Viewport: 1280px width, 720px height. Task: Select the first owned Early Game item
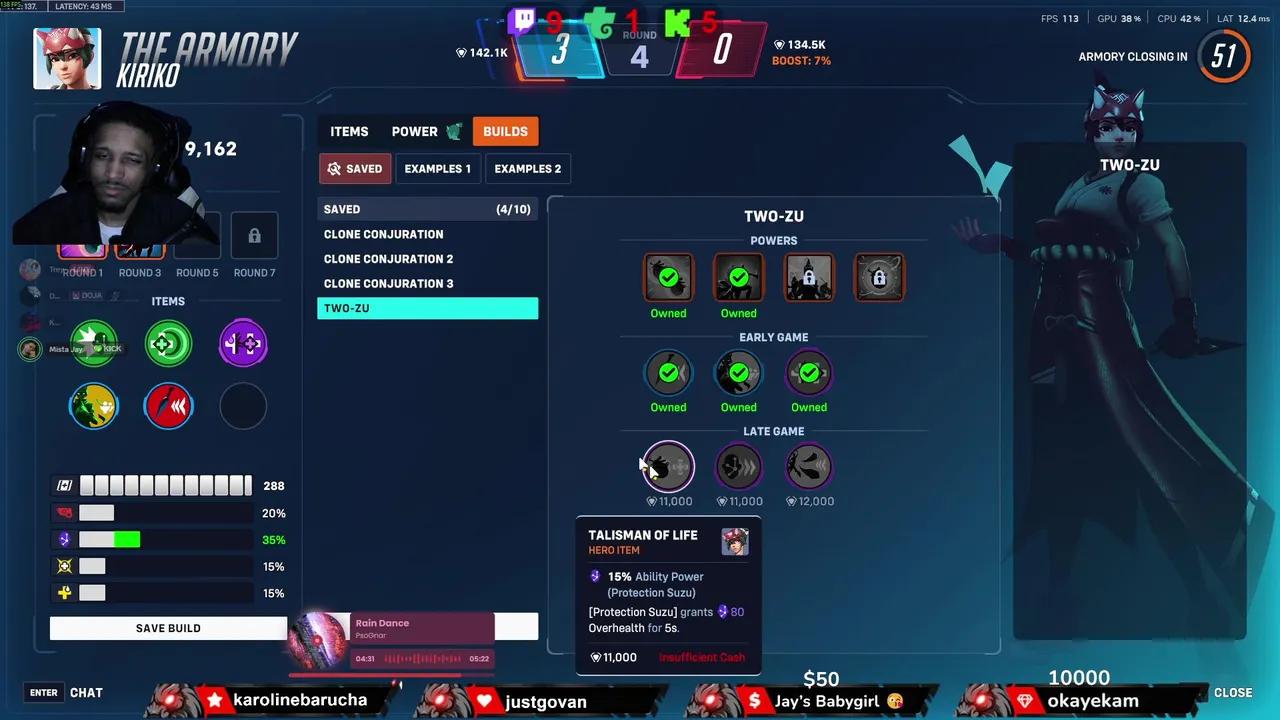coord(668,372)
